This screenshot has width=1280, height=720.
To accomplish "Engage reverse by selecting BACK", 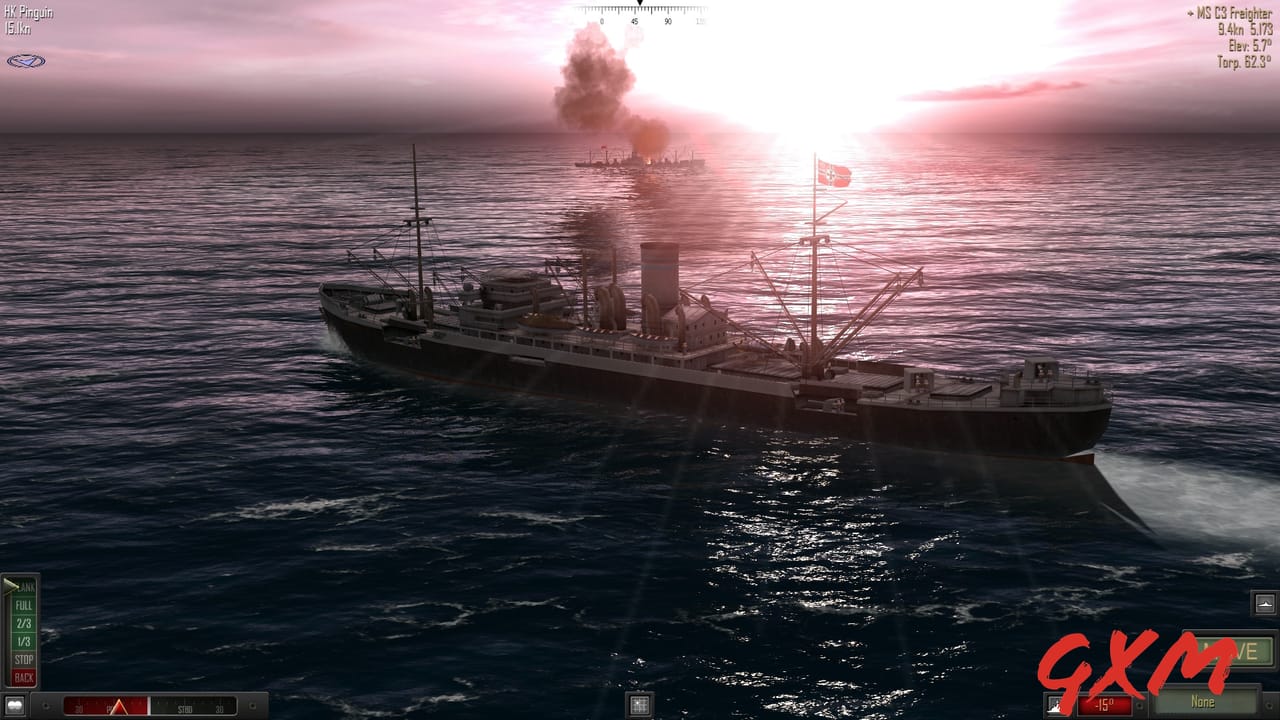I will (x=24, y=677).
